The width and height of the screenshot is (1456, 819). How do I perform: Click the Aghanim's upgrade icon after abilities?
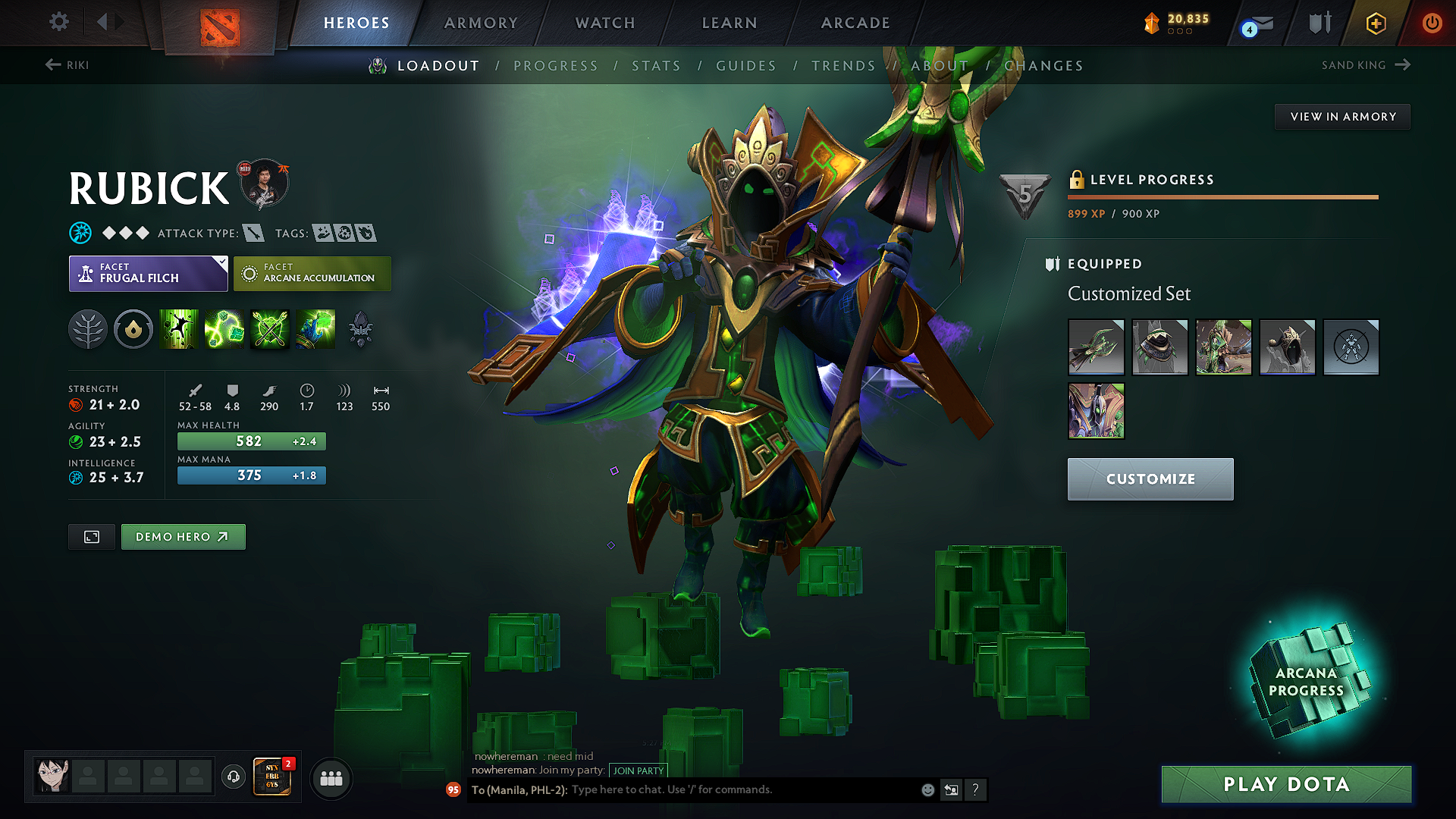[x=362, y=329]
